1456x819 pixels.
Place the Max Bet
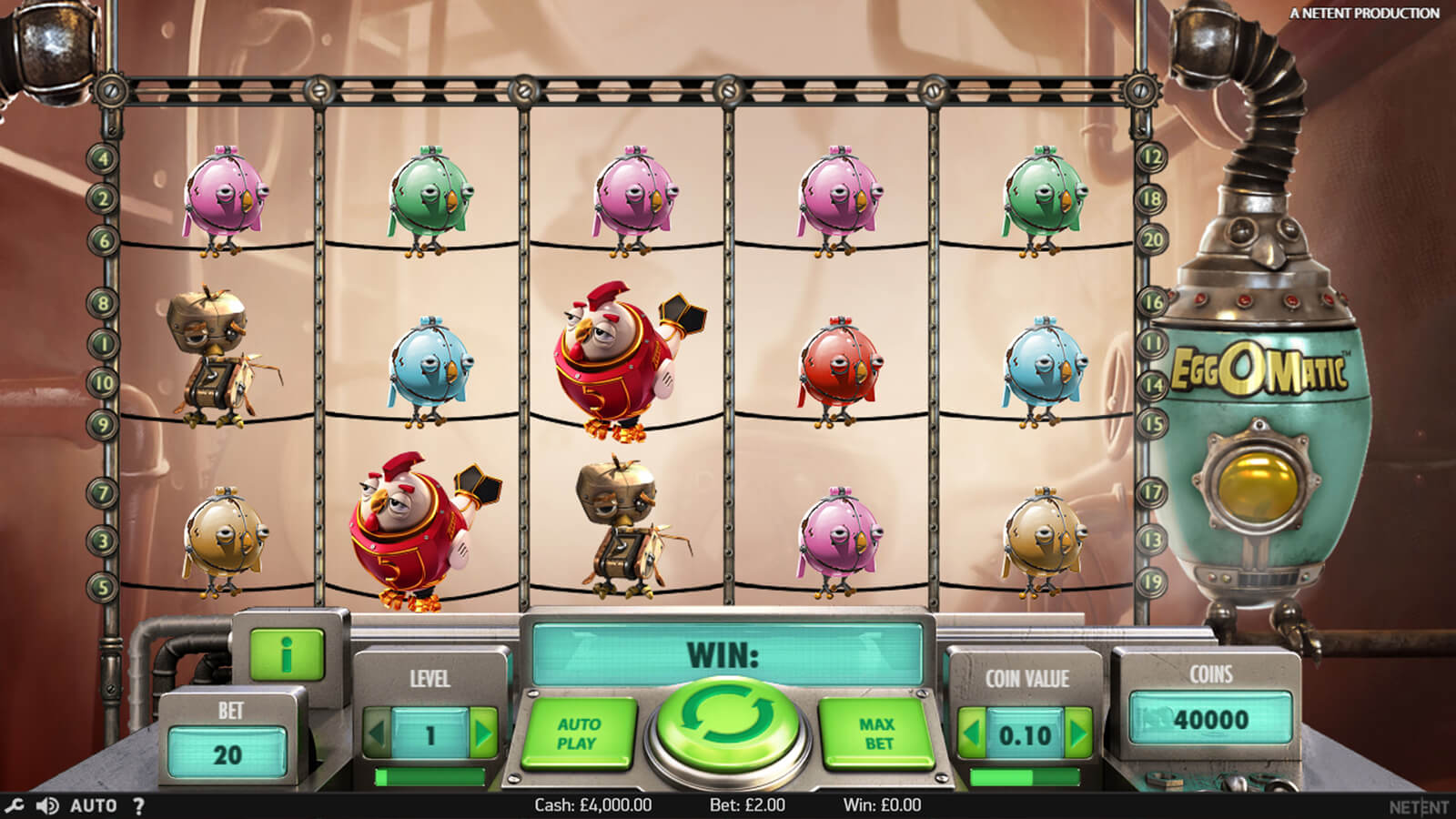(x=876, y=733)
